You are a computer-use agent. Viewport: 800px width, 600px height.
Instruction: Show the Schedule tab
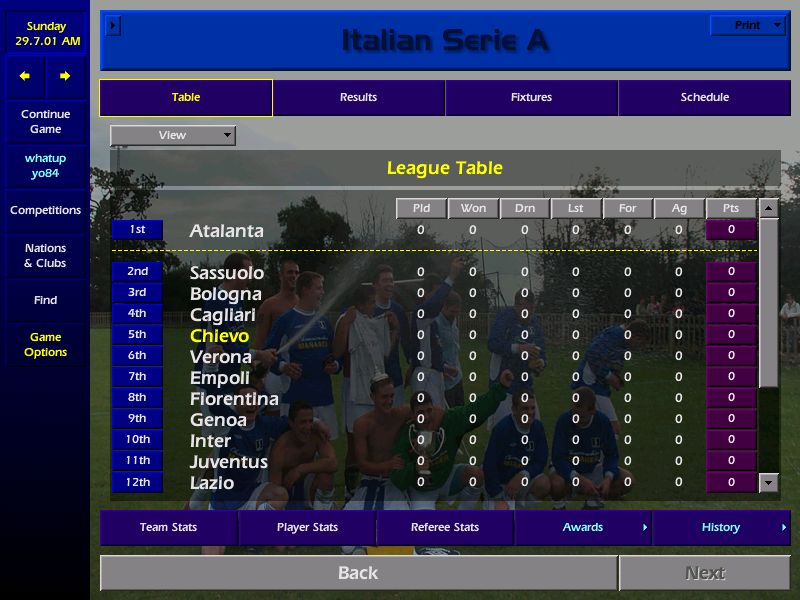[x=704, y=98]
